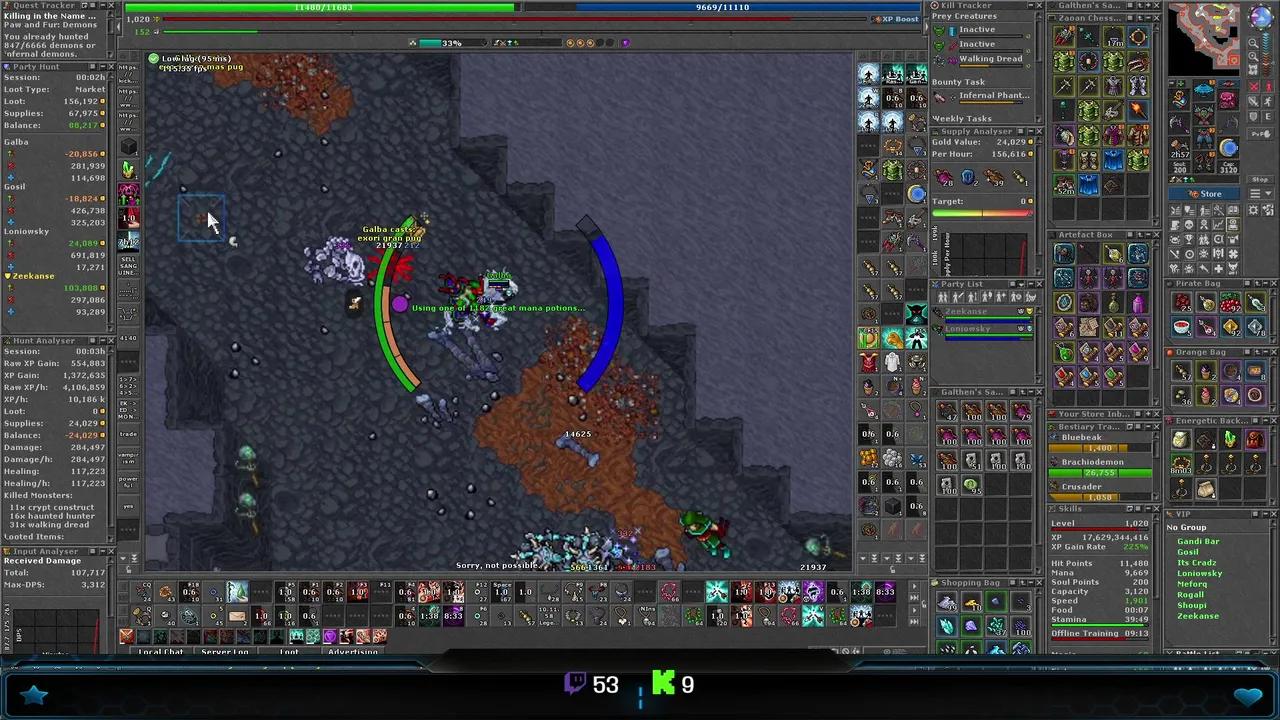
Task: Collapse the Skills panel
Action: click(1150, 507)
